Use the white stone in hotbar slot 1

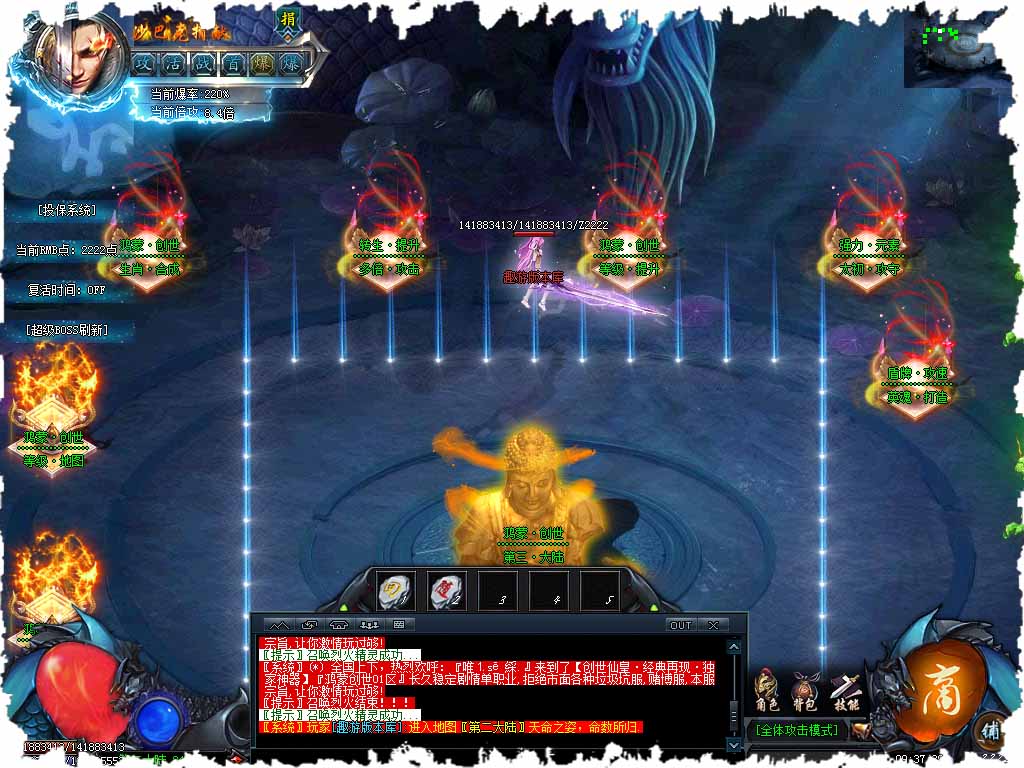pyautogui.click(x=396, y=591)
